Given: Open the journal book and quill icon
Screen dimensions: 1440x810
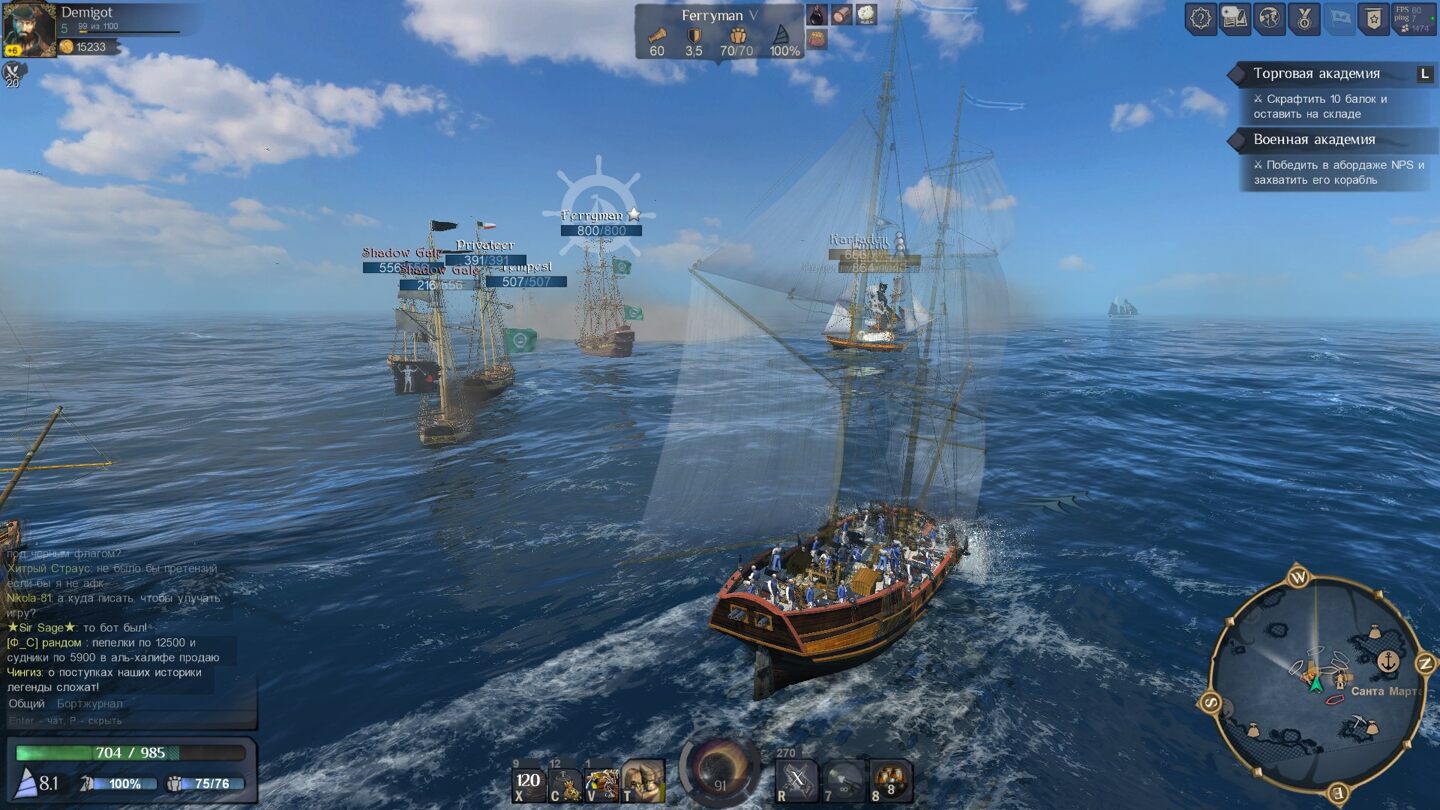Looking at the screenshot, I should point(1235,19).
